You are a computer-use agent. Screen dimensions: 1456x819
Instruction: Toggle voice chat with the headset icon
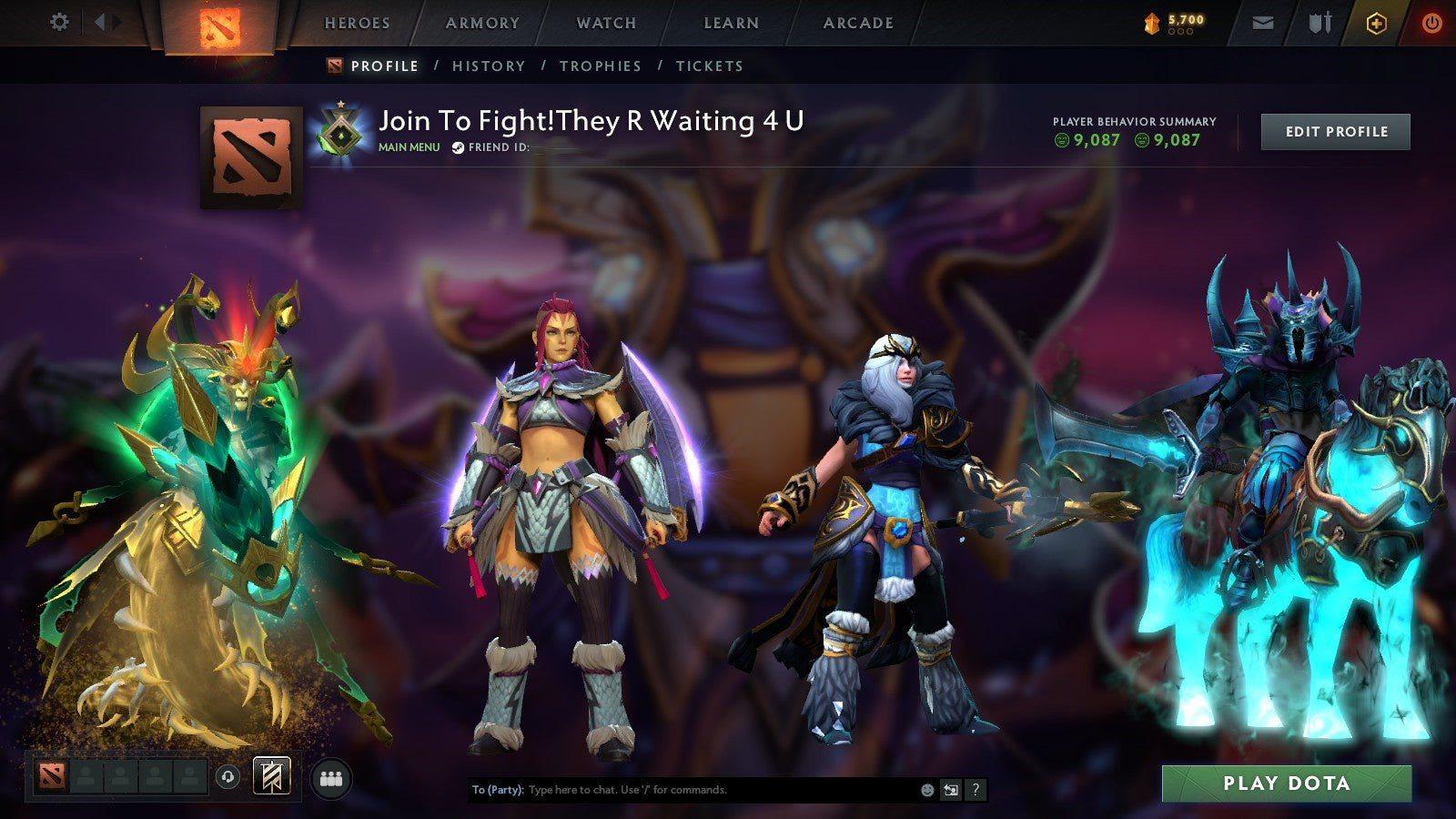227,776
